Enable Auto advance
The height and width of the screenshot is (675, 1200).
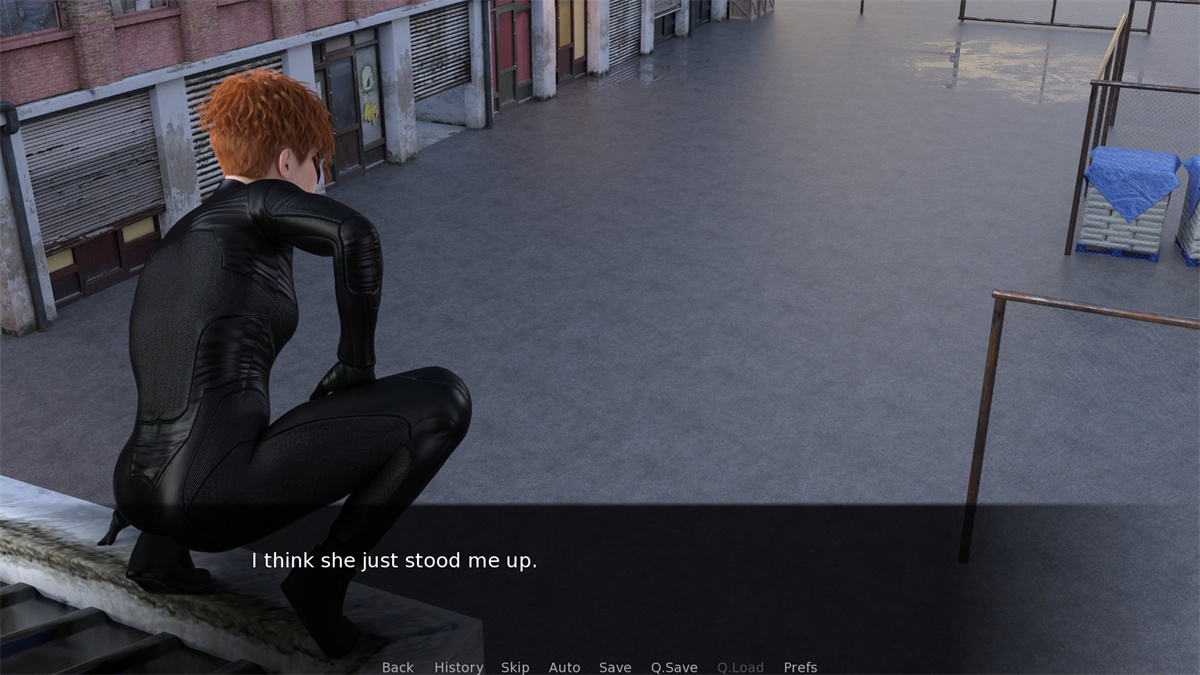coord(564,667)
